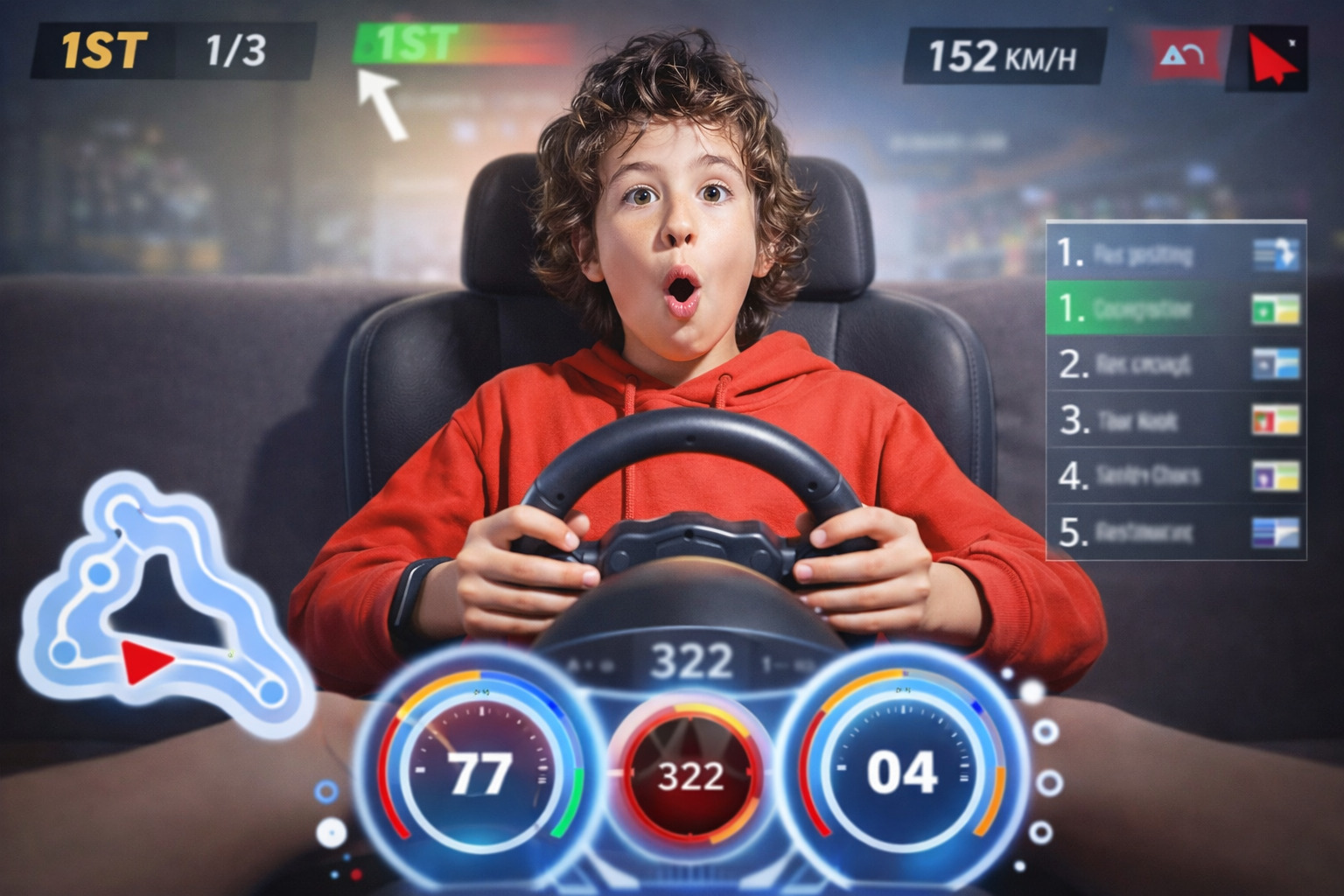The width and height of the screenshot is (1344, 896).
Task: Open the 5th place leaderboard row
Action: [x=1175, y=532]
